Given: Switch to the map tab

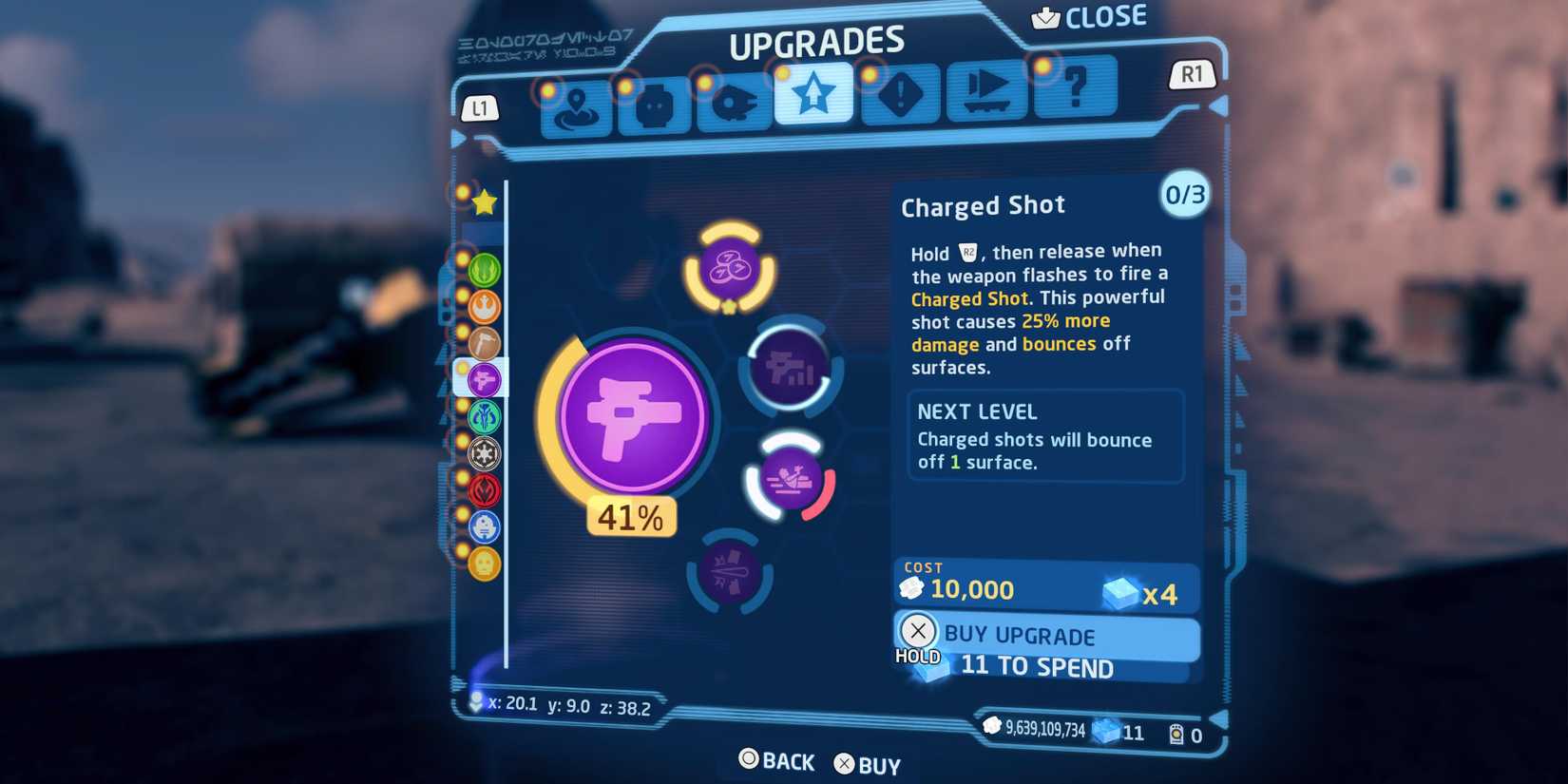Looking at the screenshot, I should [x=575, y=106].
